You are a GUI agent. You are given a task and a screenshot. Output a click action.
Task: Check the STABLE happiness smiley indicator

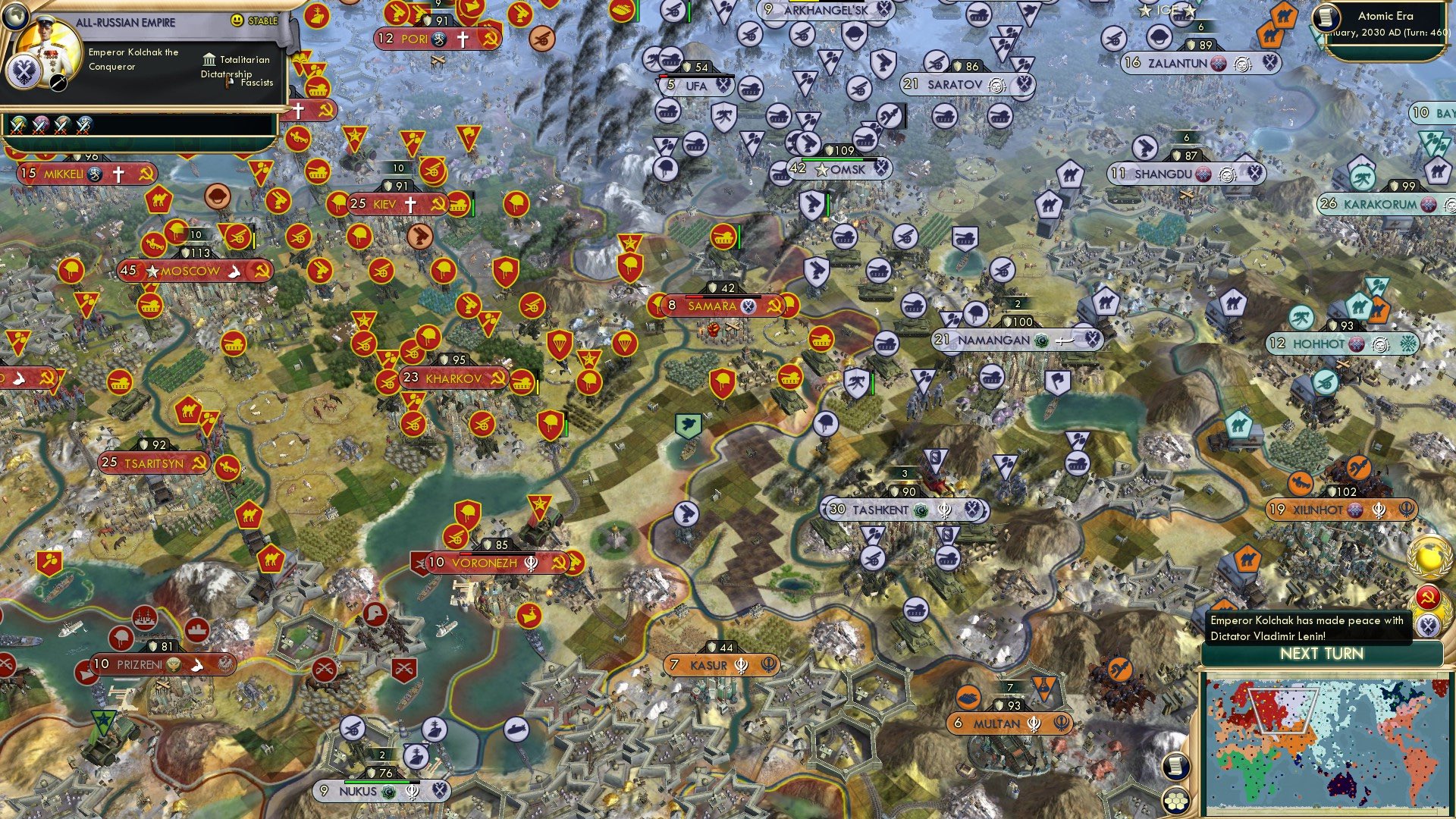[237, 20]
